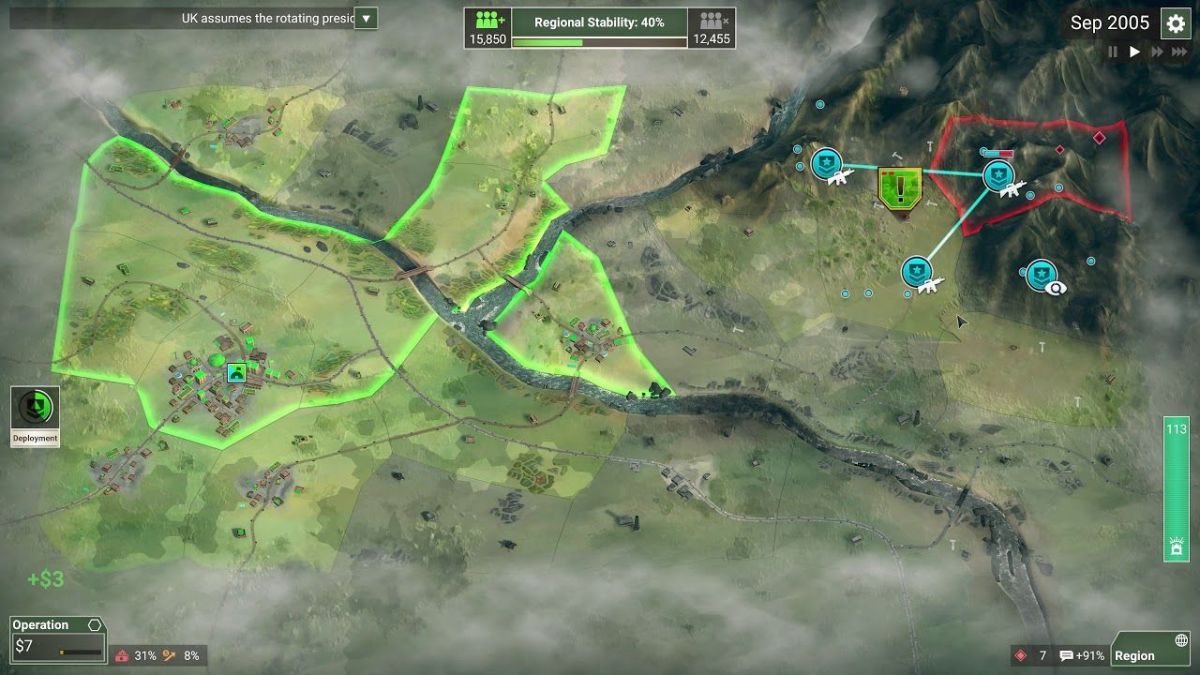Select the yellow exclamation alert shield
The width and height of the screenshot is (1200, 675).
(900, 186)
